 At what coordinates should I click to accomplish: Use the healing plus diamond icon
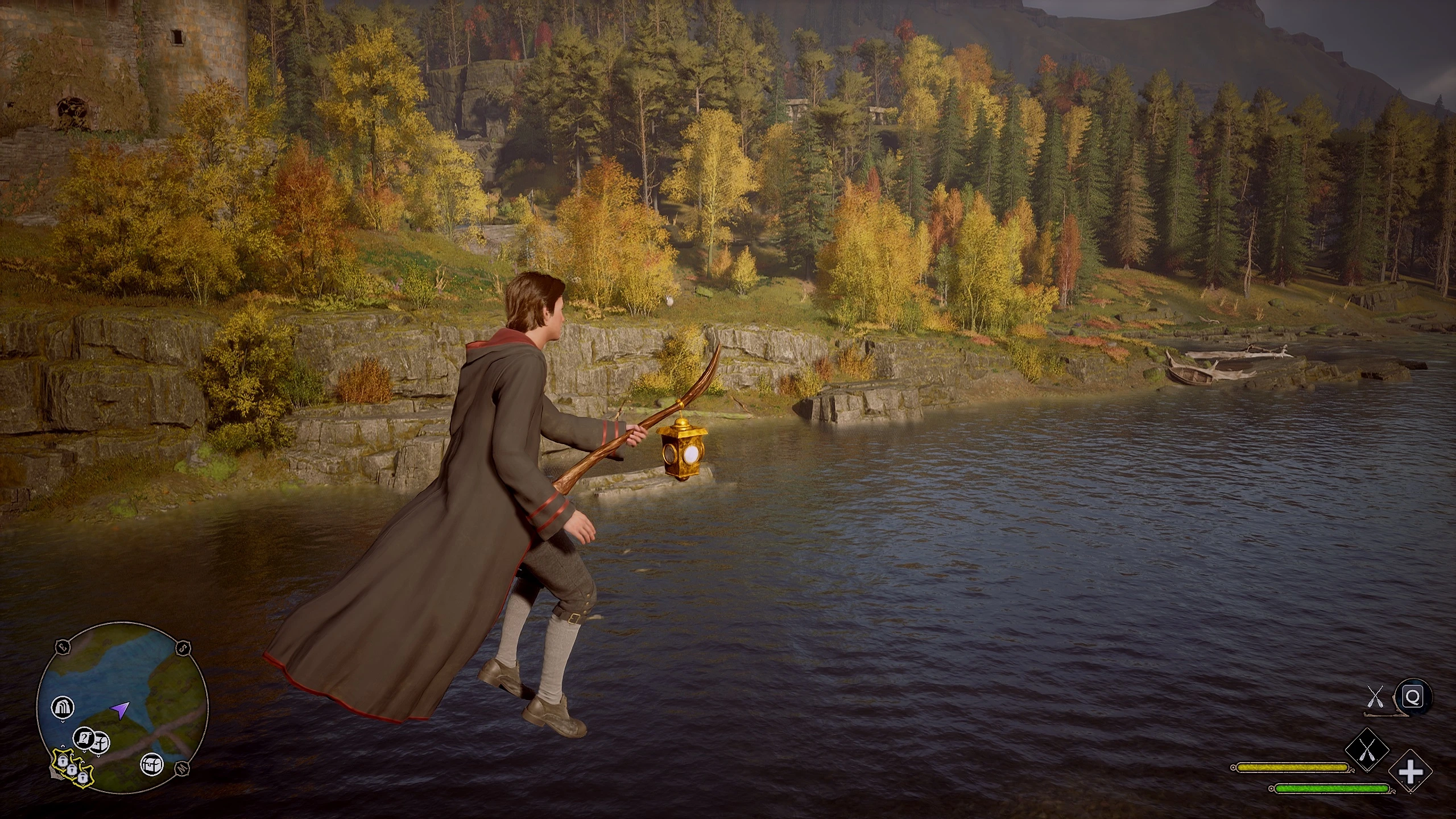[1410, 772]
